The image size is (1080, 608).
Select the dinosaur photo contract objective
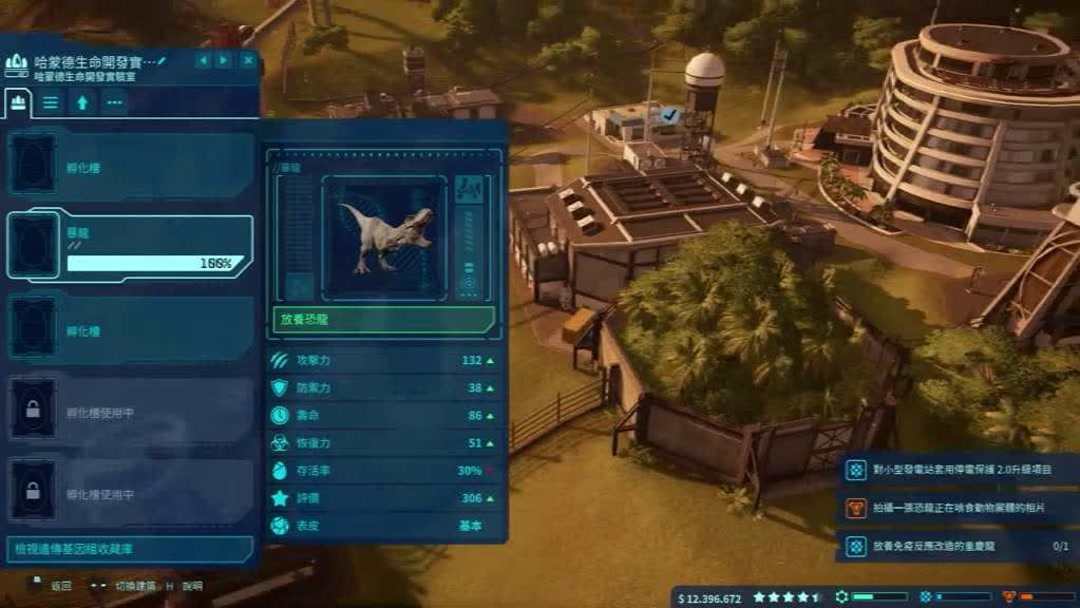click(957, 509)
